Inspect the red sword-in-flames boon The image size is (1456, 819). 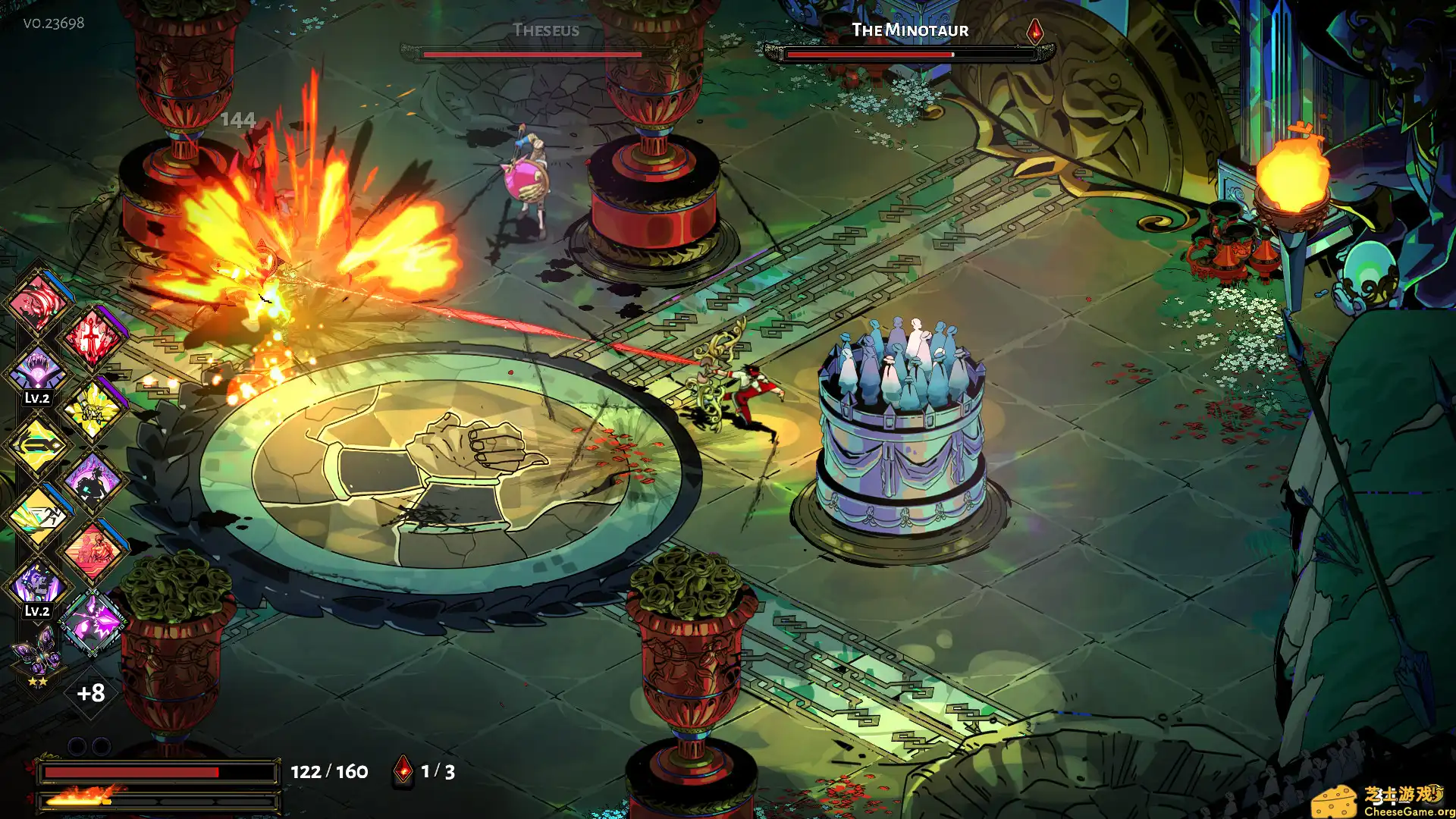(93, 337)
